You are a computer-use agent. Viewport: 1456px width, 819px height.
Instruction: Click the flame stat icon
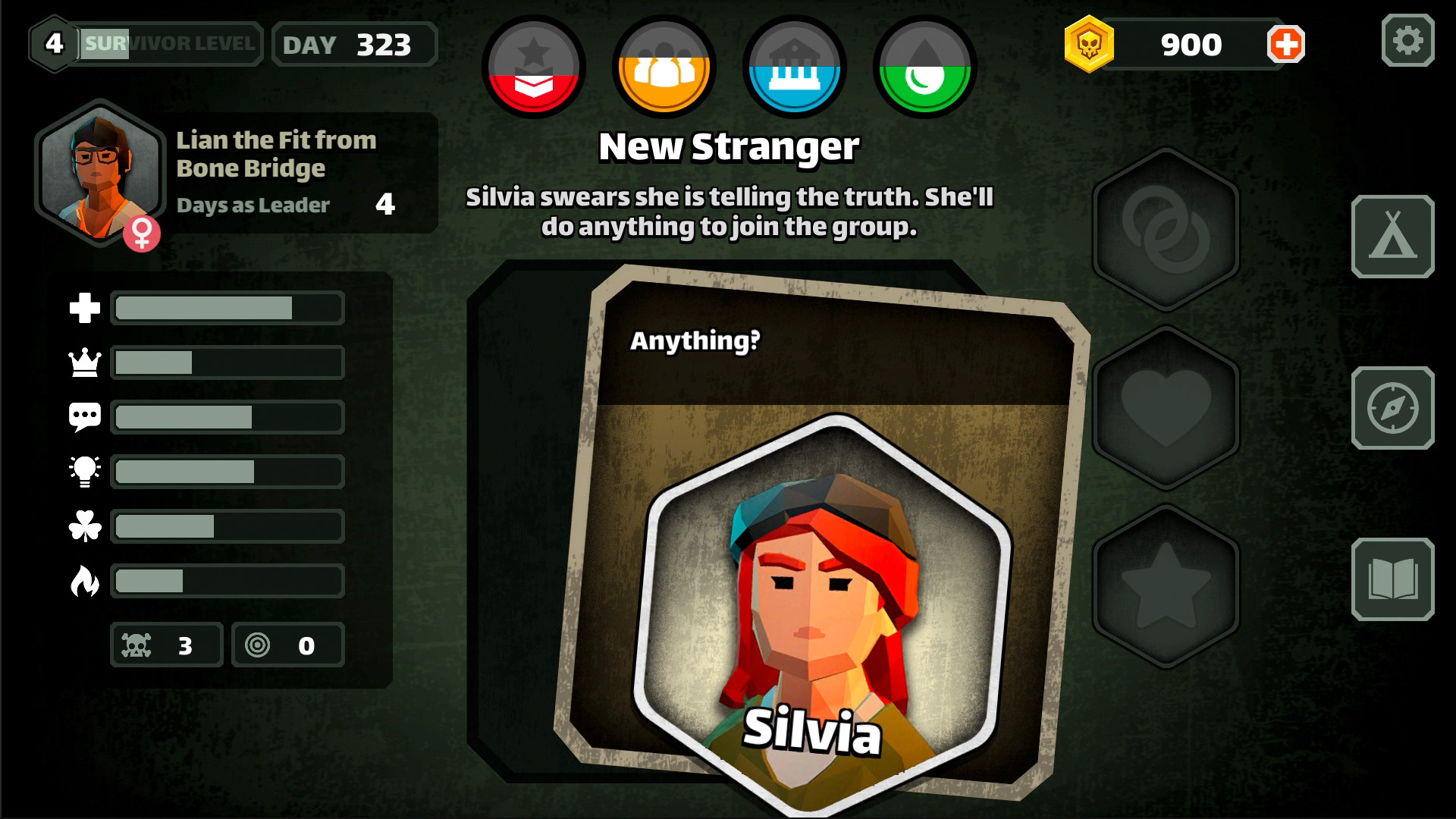click(x=86, y=581)
